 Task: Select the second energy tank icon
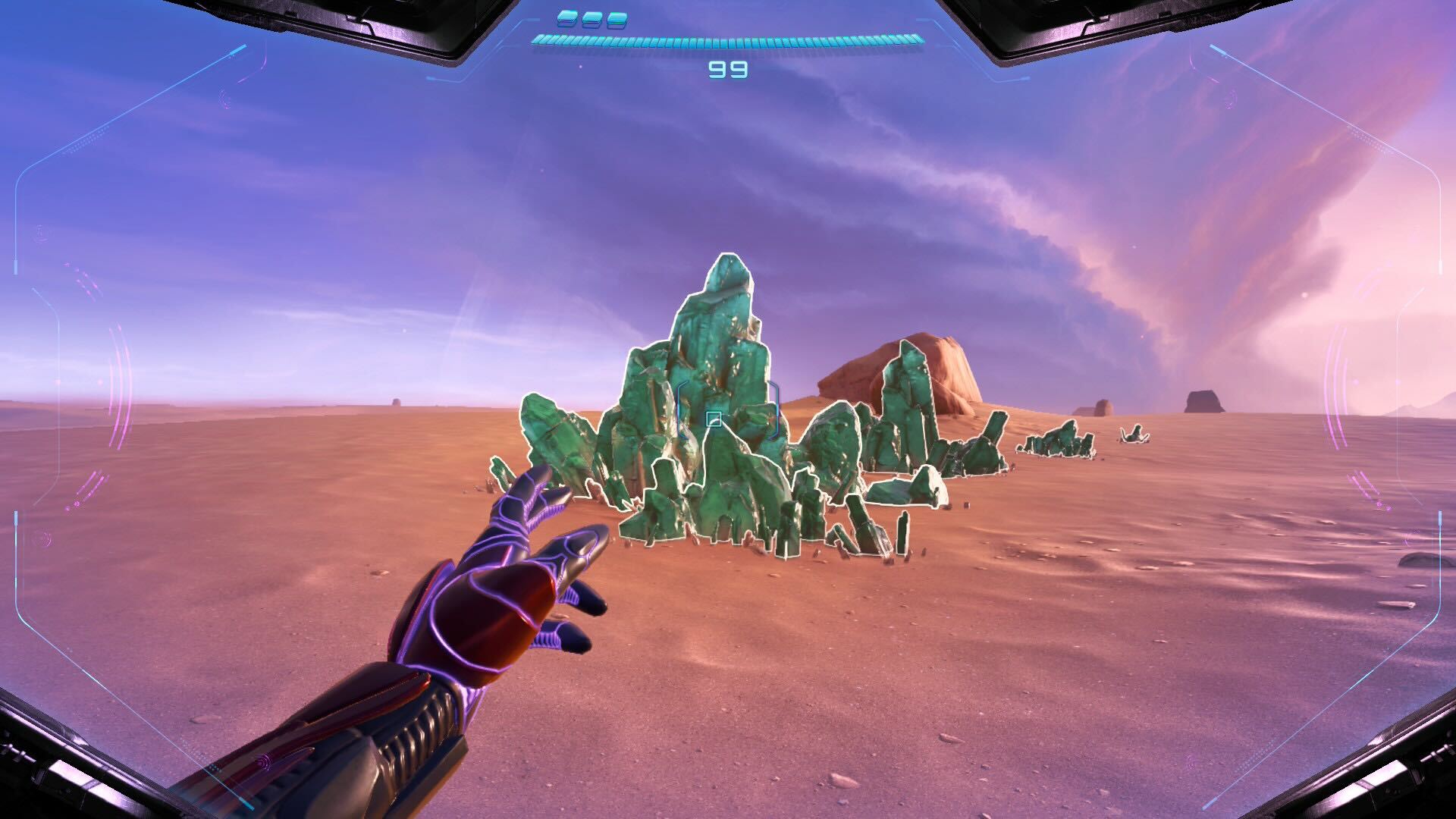pyautogui.click(x=590, y=19)
